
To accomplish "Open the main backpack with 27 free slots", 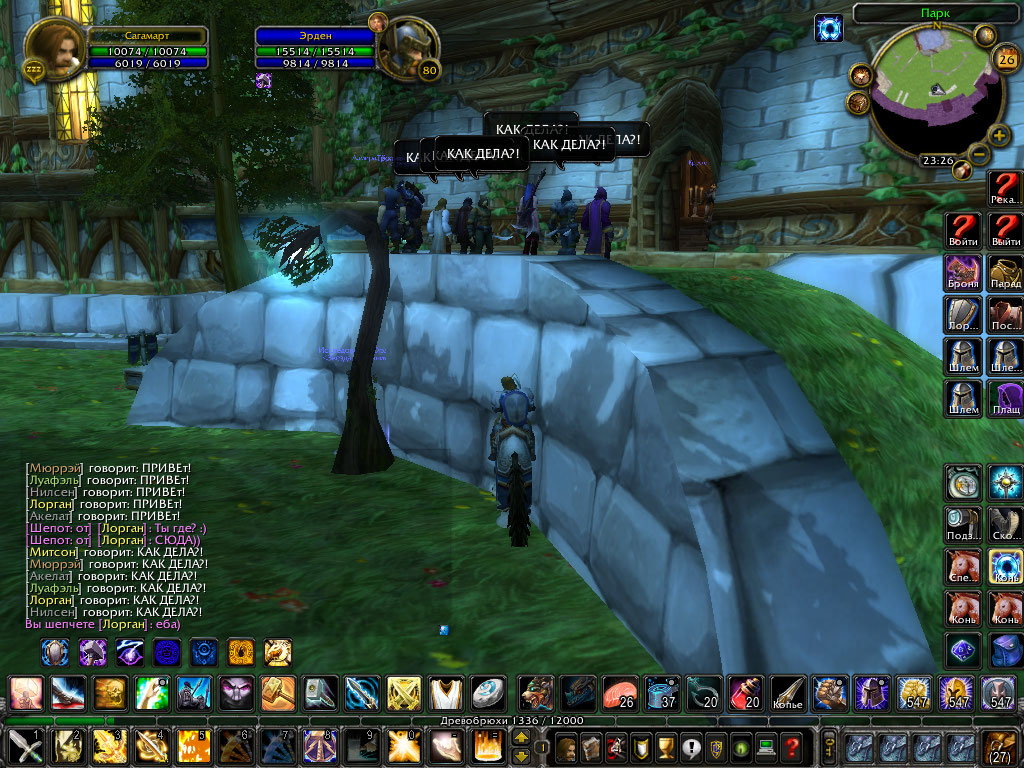I will coord(1001,747).
